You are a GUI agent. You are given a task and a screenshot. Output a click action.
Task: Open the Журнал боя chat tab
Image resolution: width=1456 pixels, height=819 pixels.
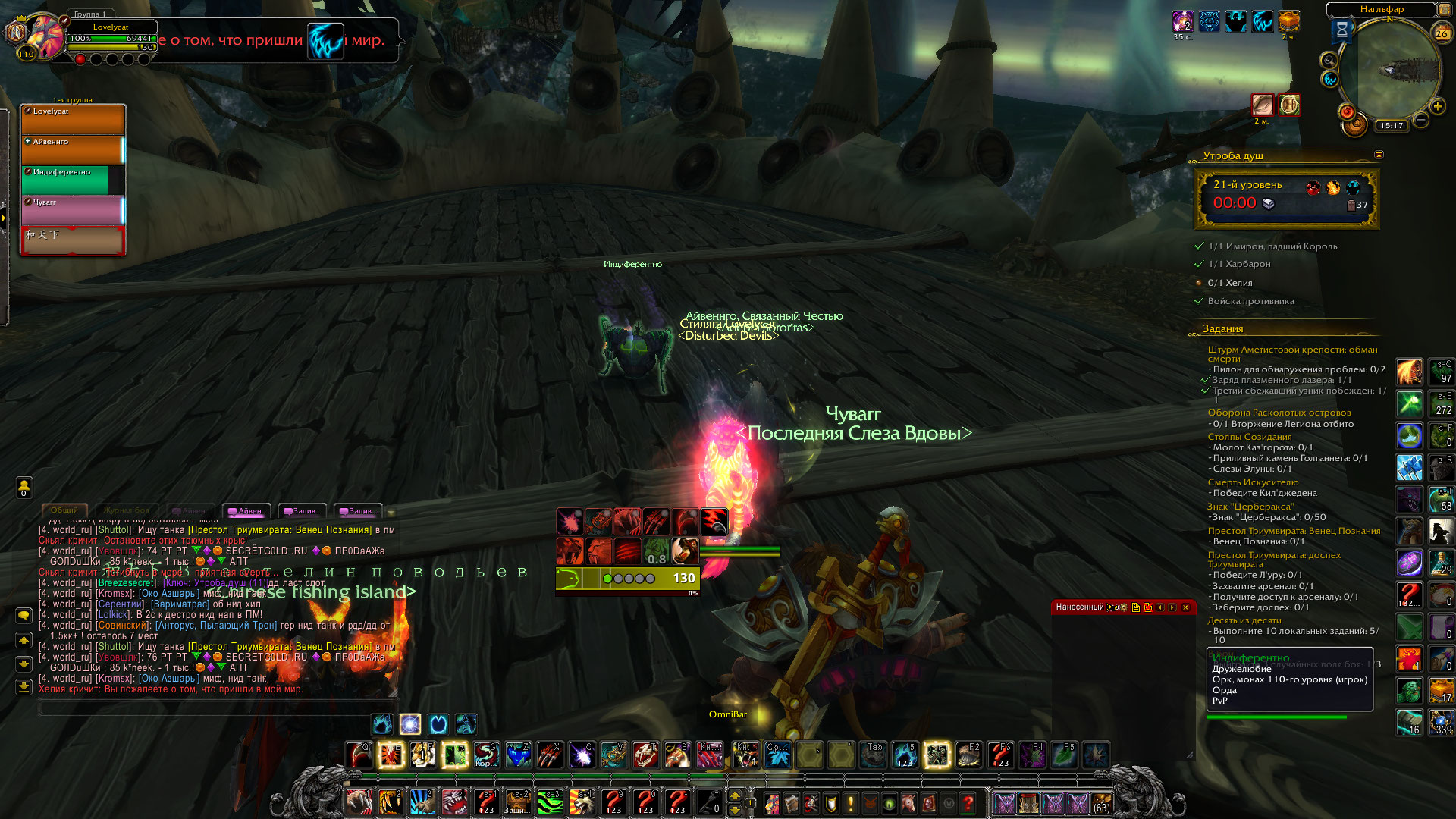[127, 510]
